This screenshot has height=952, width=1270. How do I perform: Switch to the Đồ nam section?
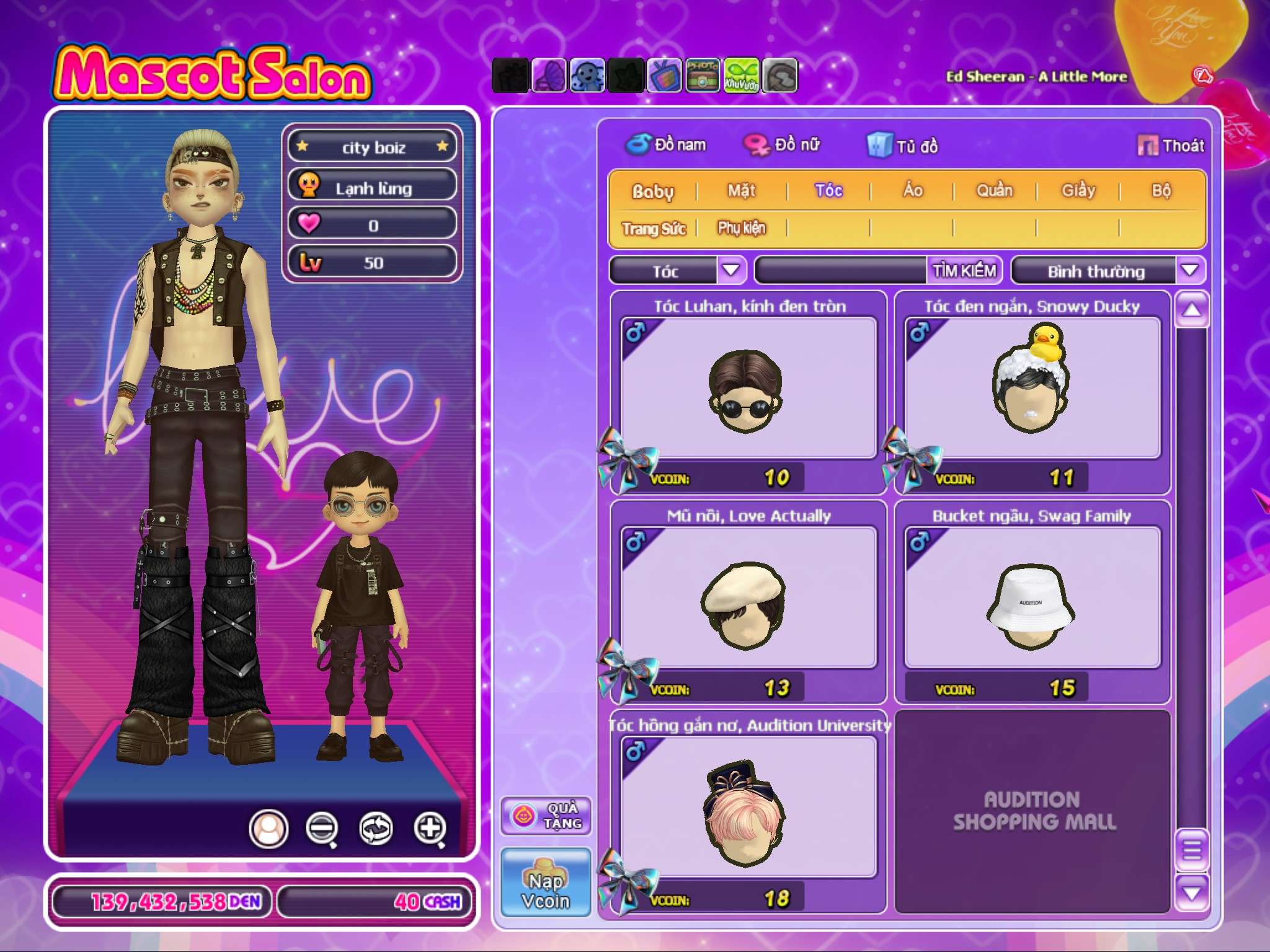[667, 145]
